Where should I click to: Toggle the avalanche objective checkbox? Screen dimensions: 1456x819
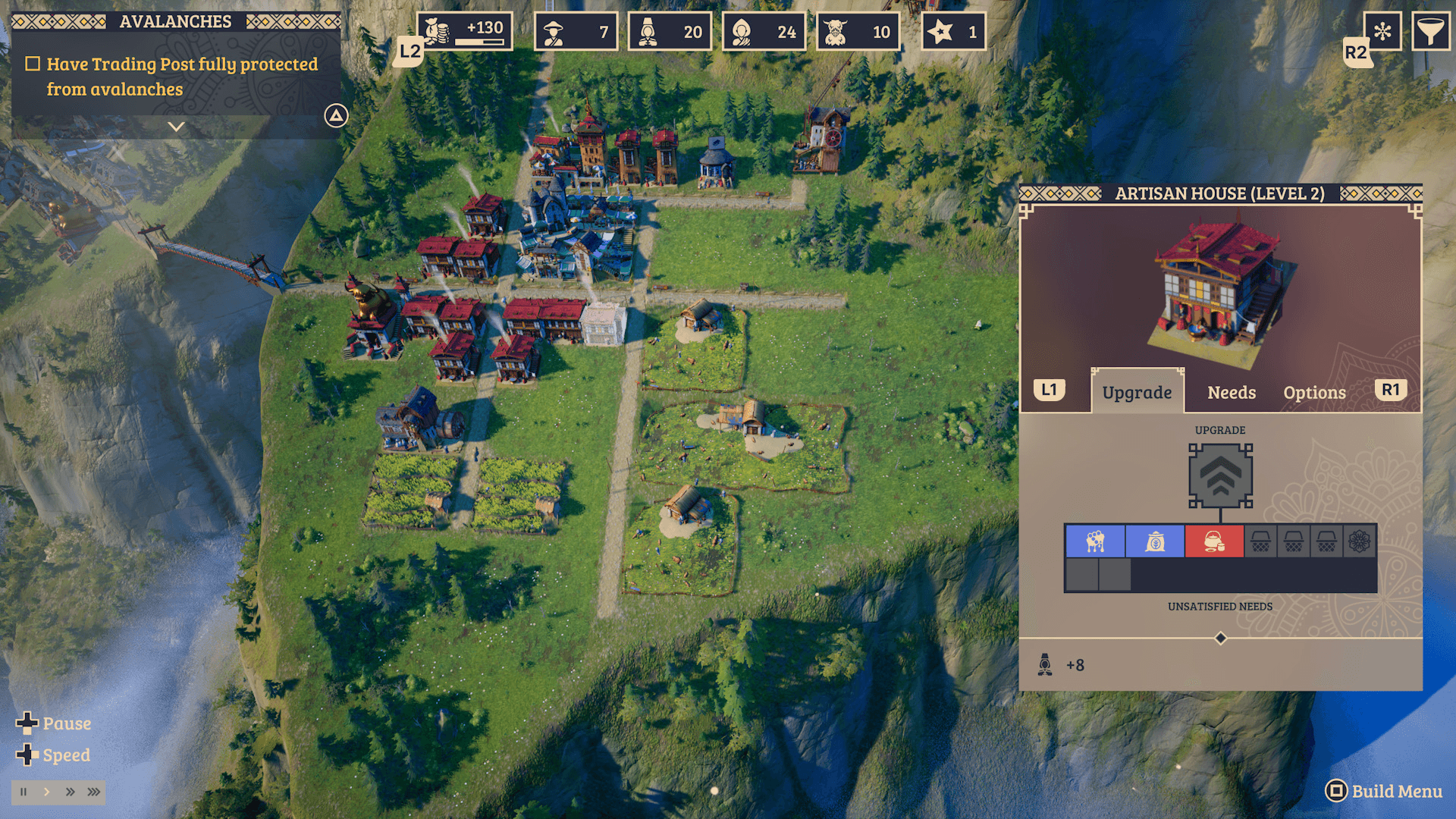33,64
